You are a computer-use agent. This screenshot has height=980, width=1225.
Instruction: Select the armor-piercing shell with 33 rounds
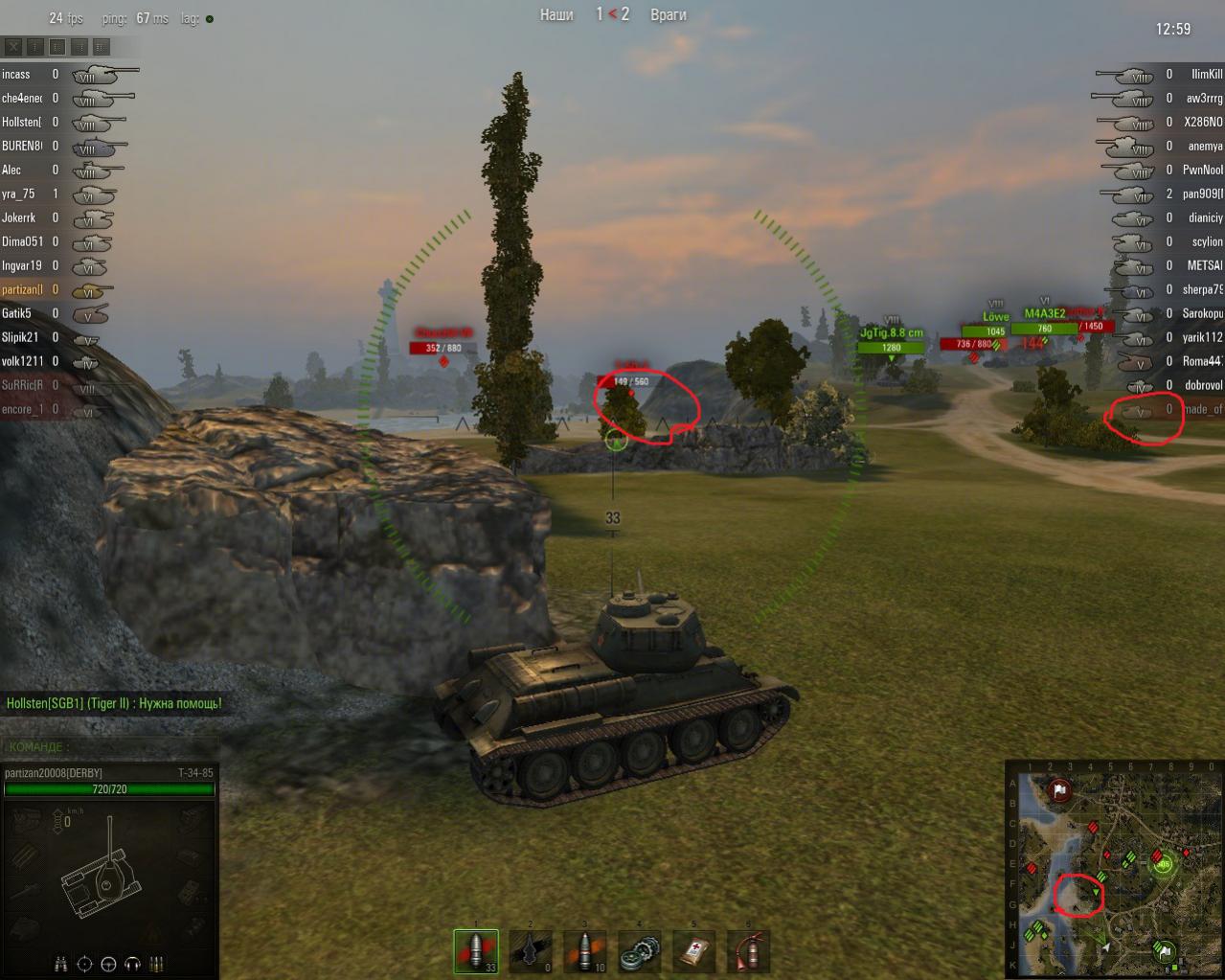(476, 951)
